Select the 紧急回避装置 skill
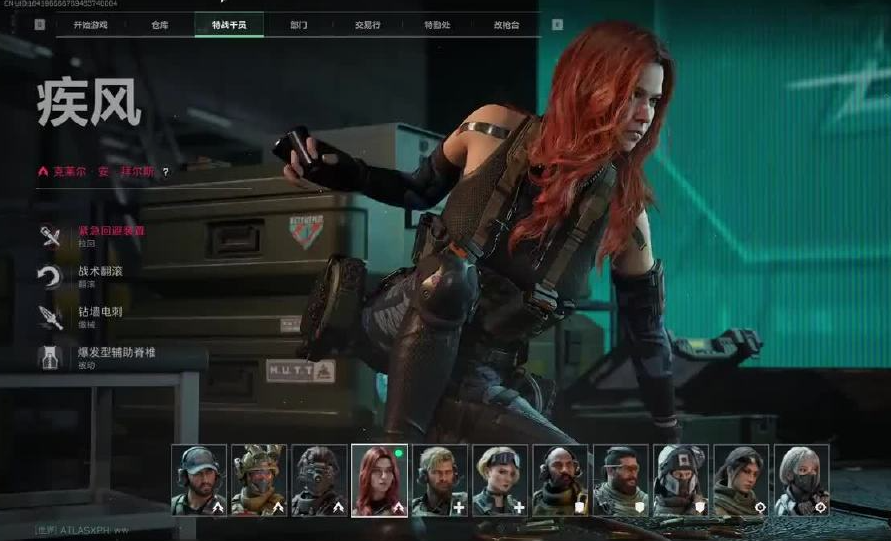The width and height of the screenshot is (891, 541). (x=110, y=231)
